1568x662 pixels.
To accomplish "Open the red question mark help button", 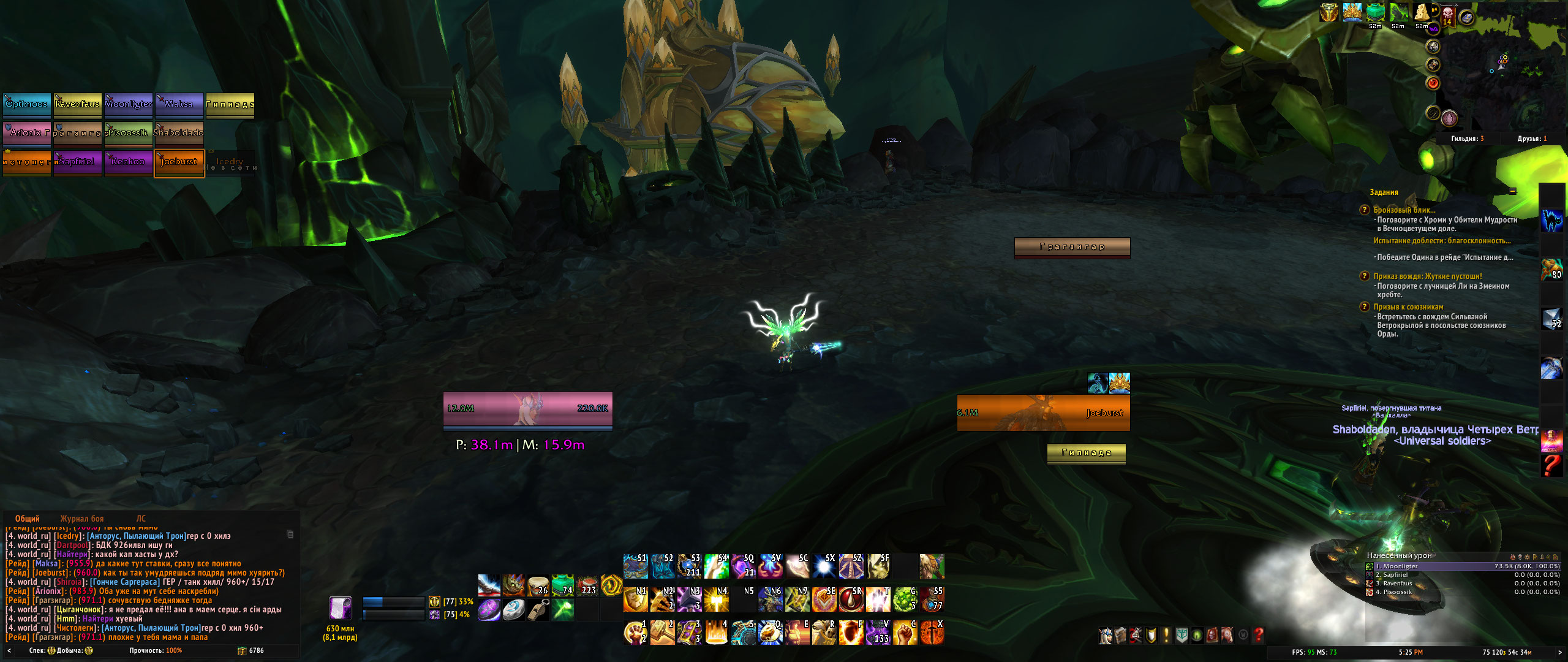I will tap(1259, 636).
